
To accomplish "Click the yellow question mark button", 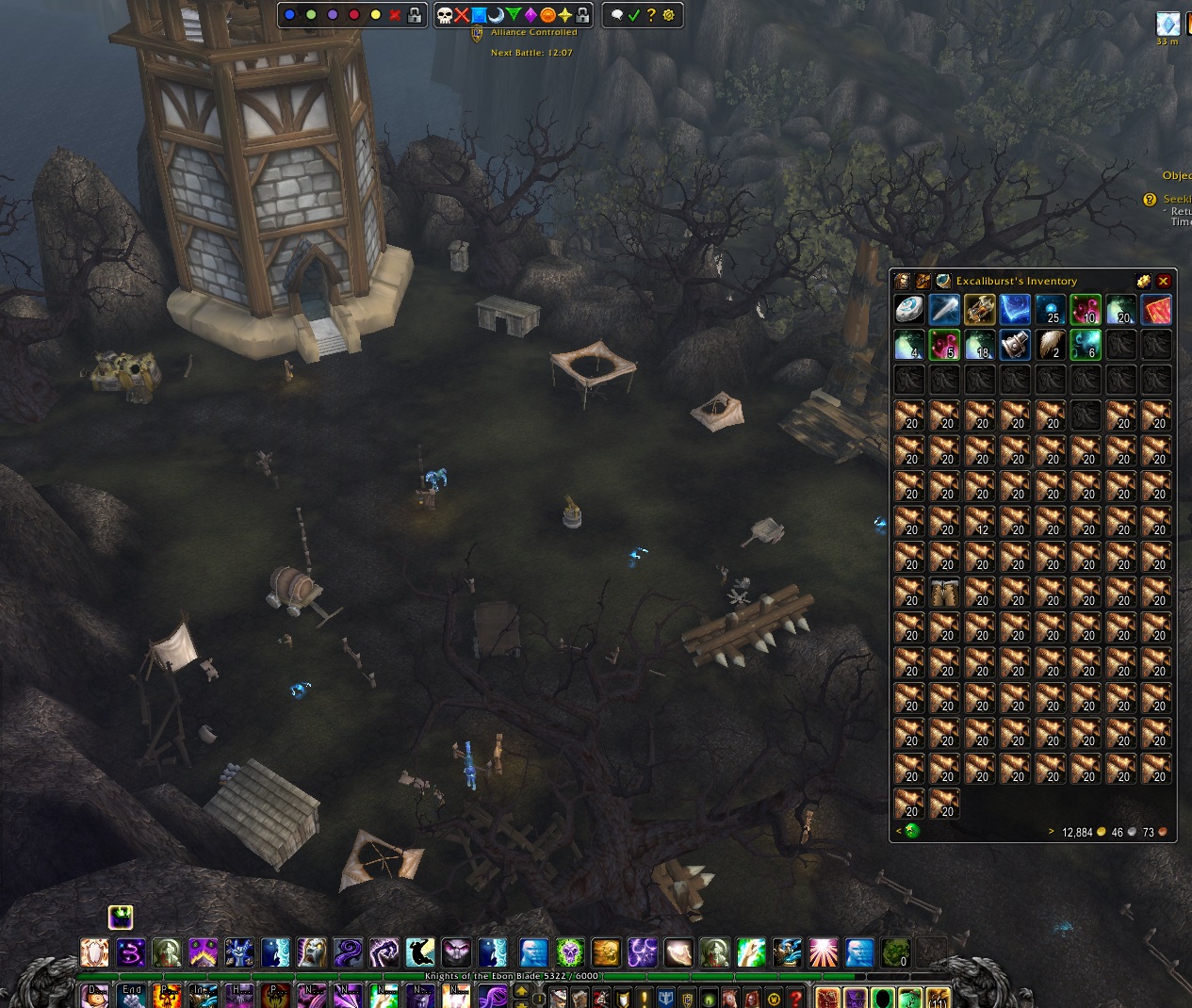I will tap(651, 15).
